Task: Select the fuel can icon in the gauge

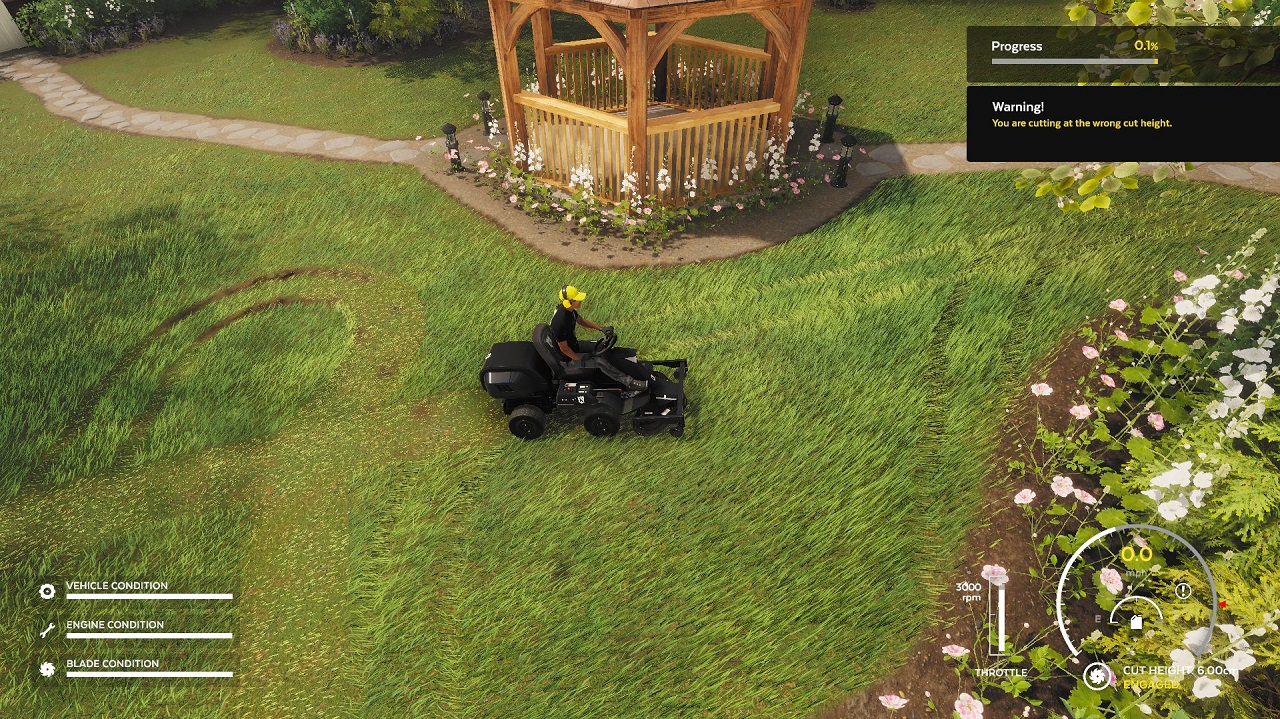Action: pos(1136,621)
